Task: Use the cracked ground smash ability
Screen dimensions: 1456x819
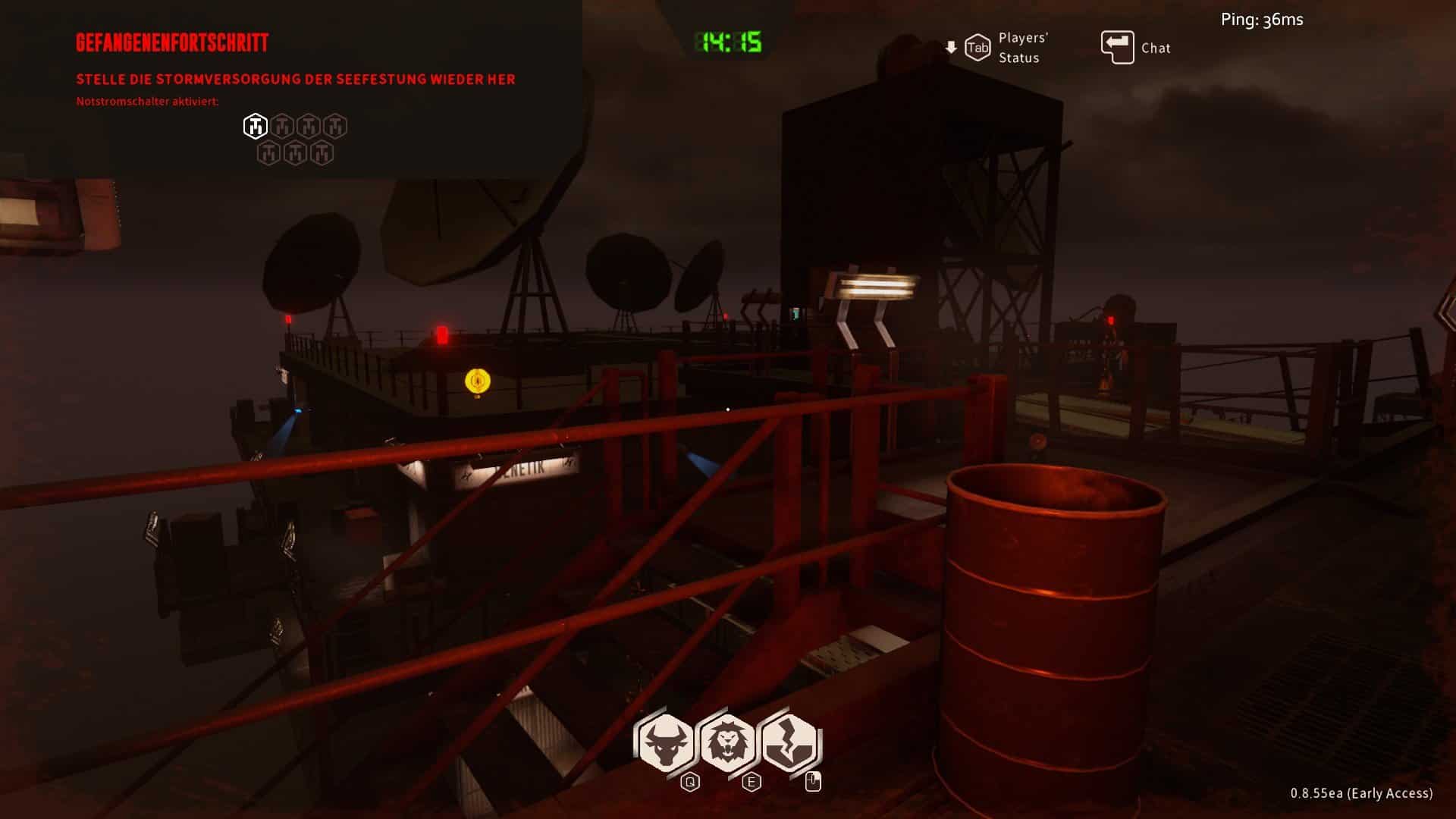Action: coord(789,743)
